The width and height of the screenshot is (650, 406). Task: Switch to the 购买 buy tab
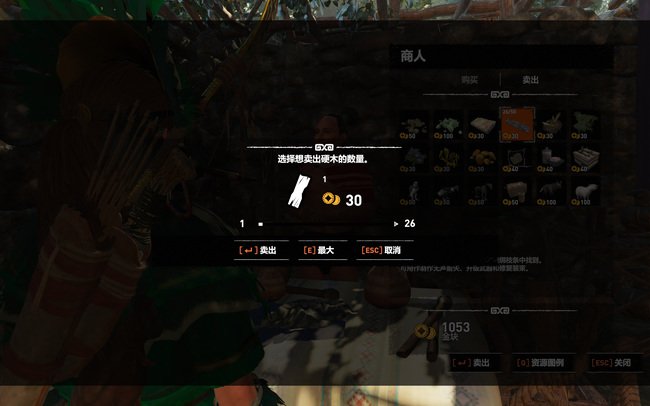469,79
